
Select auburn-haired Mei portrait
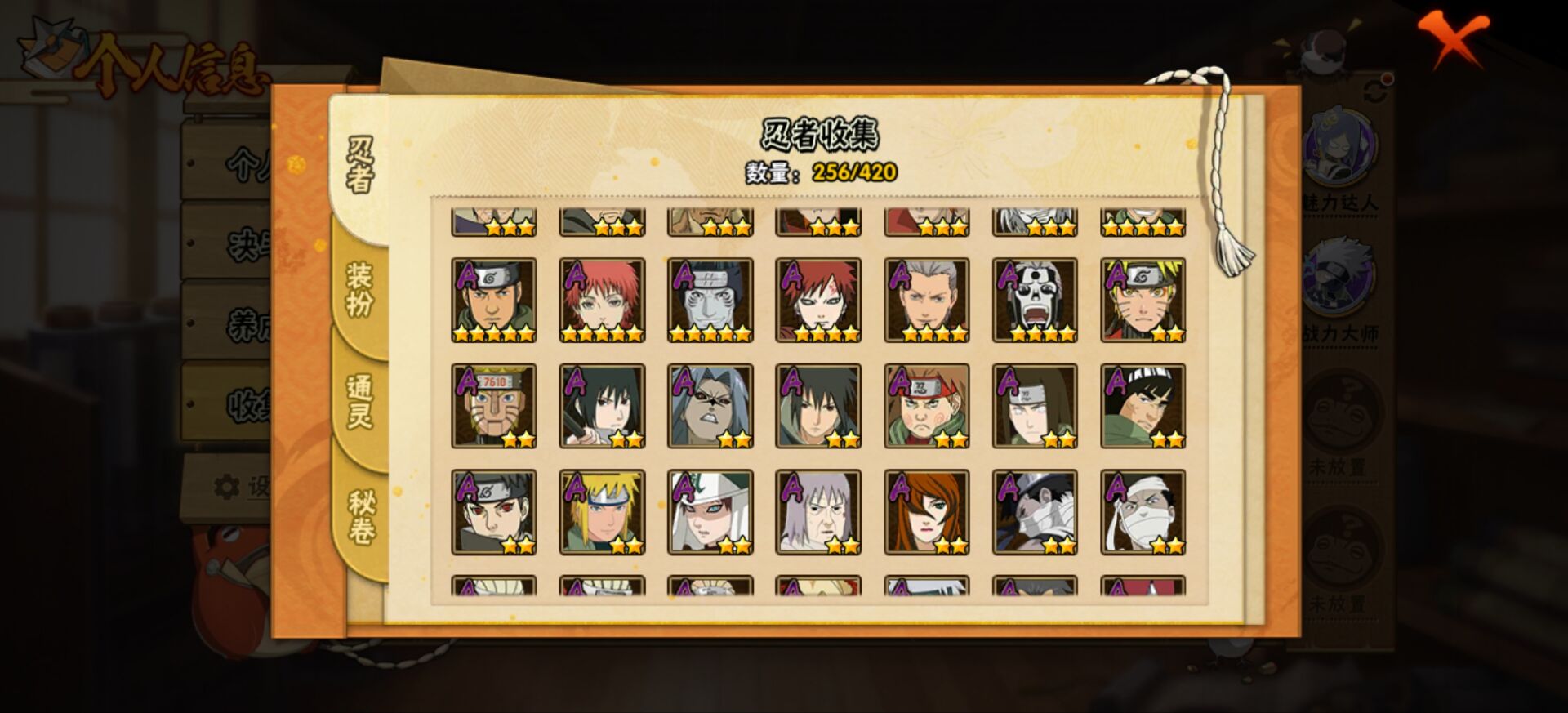click(x=926, y=512)
